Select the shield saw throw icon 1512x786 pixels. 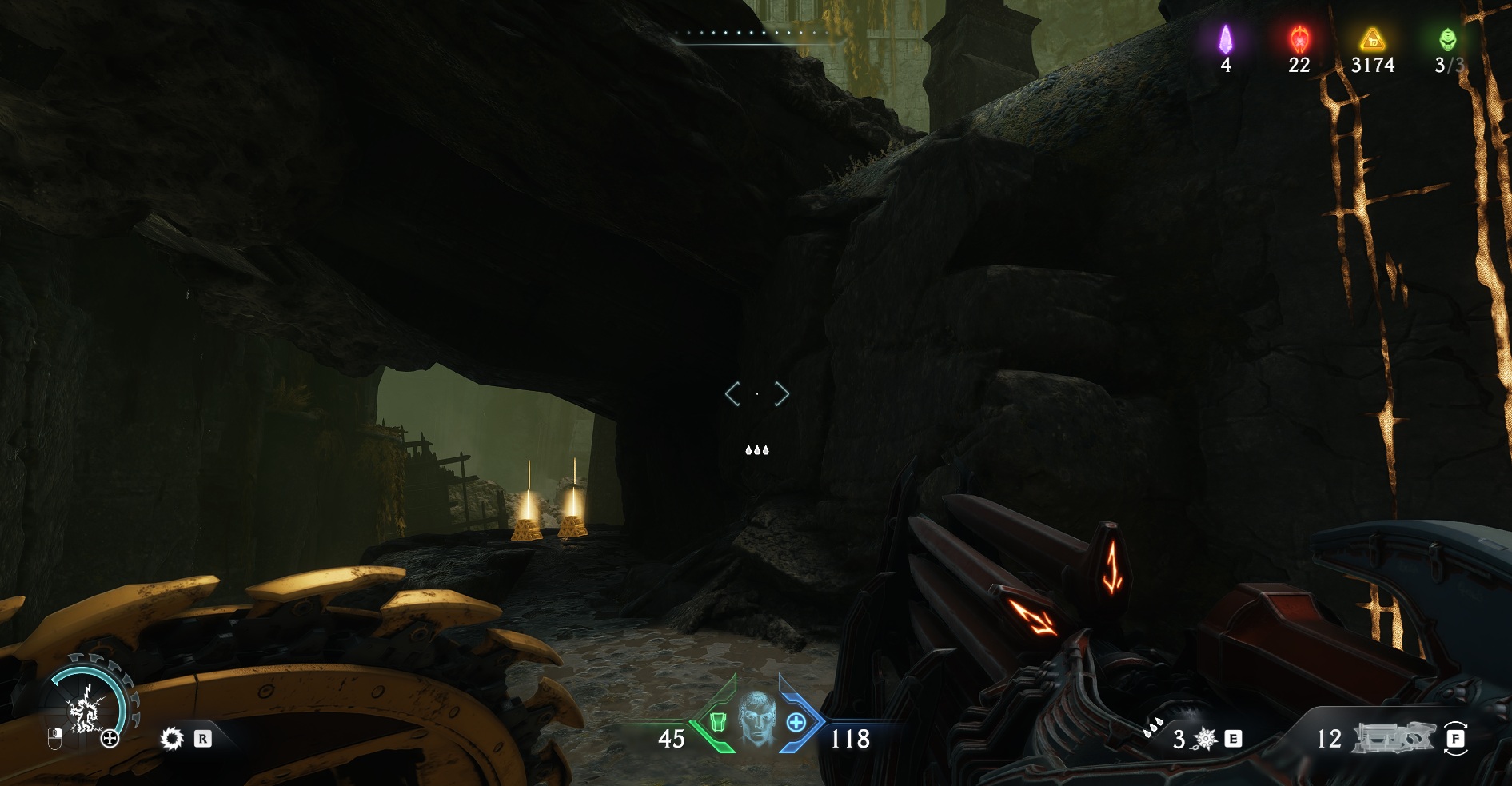click(x=171, y=738)
